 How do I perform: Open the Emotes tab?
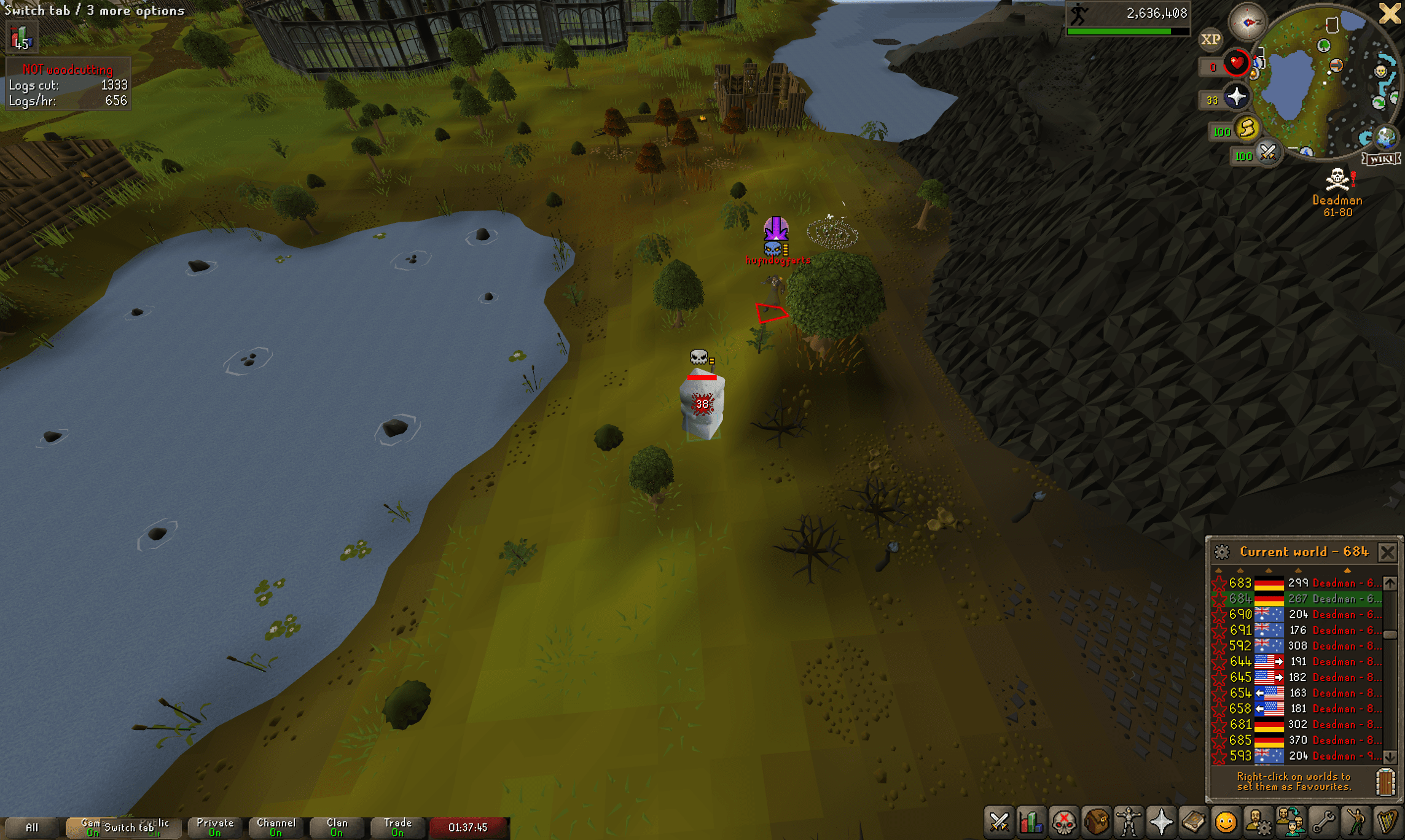(x=1356, y=823)
